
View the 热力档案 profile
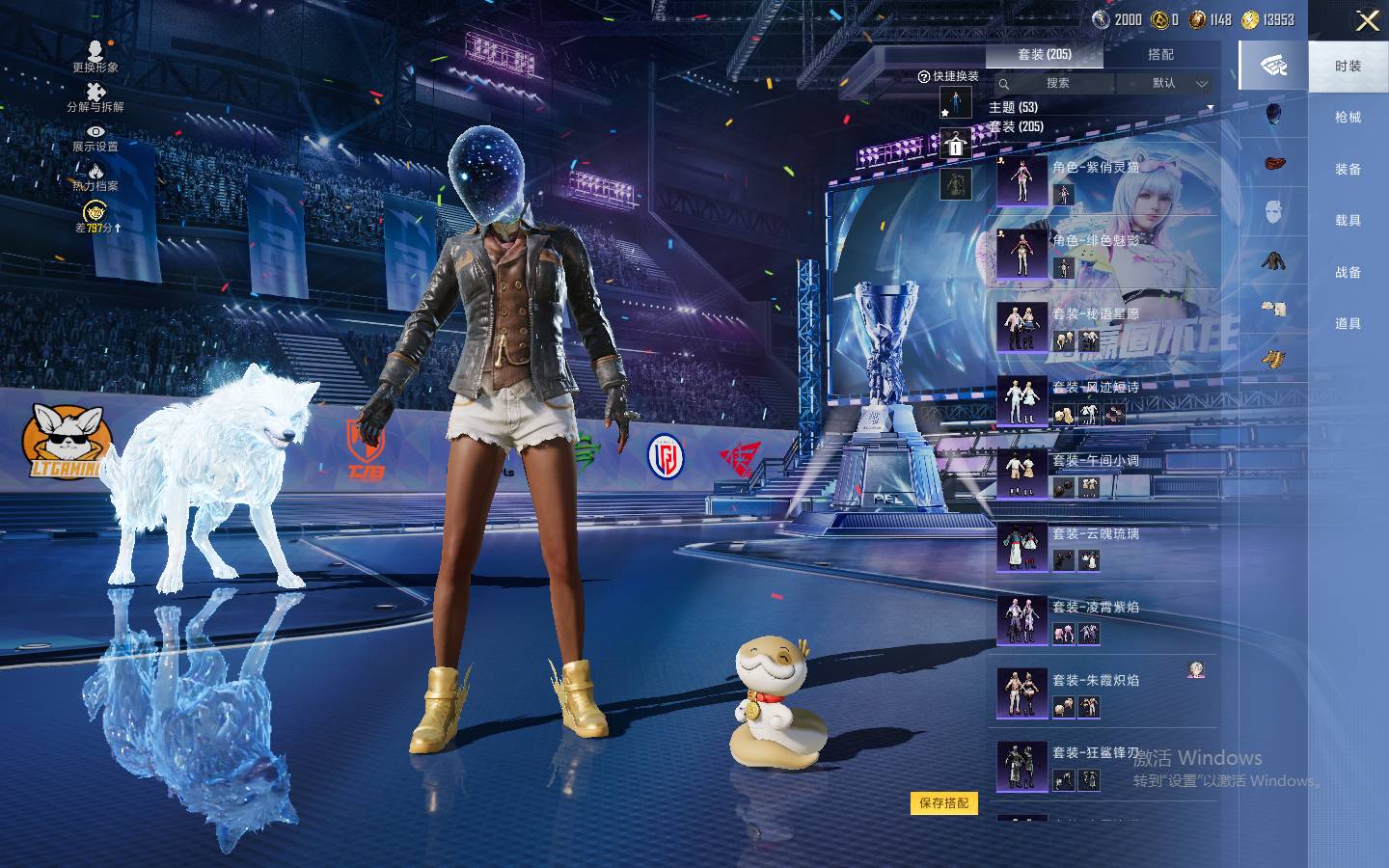click(95, 176)
